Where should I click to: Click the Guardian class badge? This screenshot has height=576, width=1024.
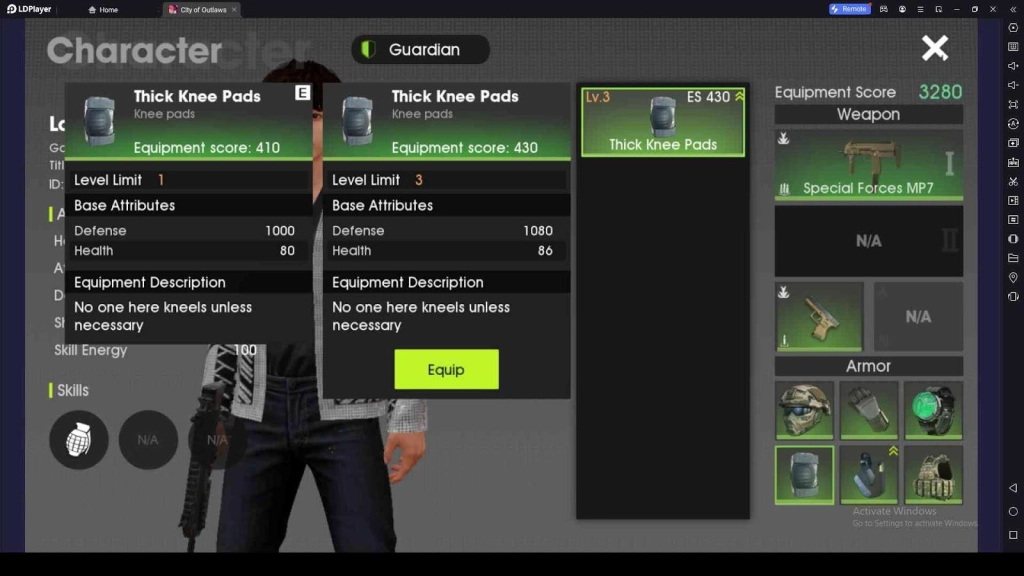[420, 49]
